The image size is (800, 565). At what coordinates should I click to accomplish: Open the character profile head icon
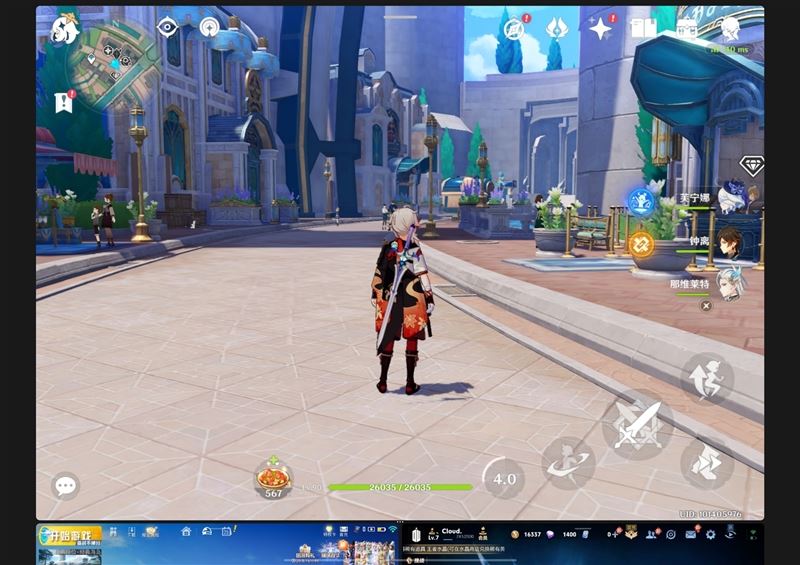coord(731,28)
